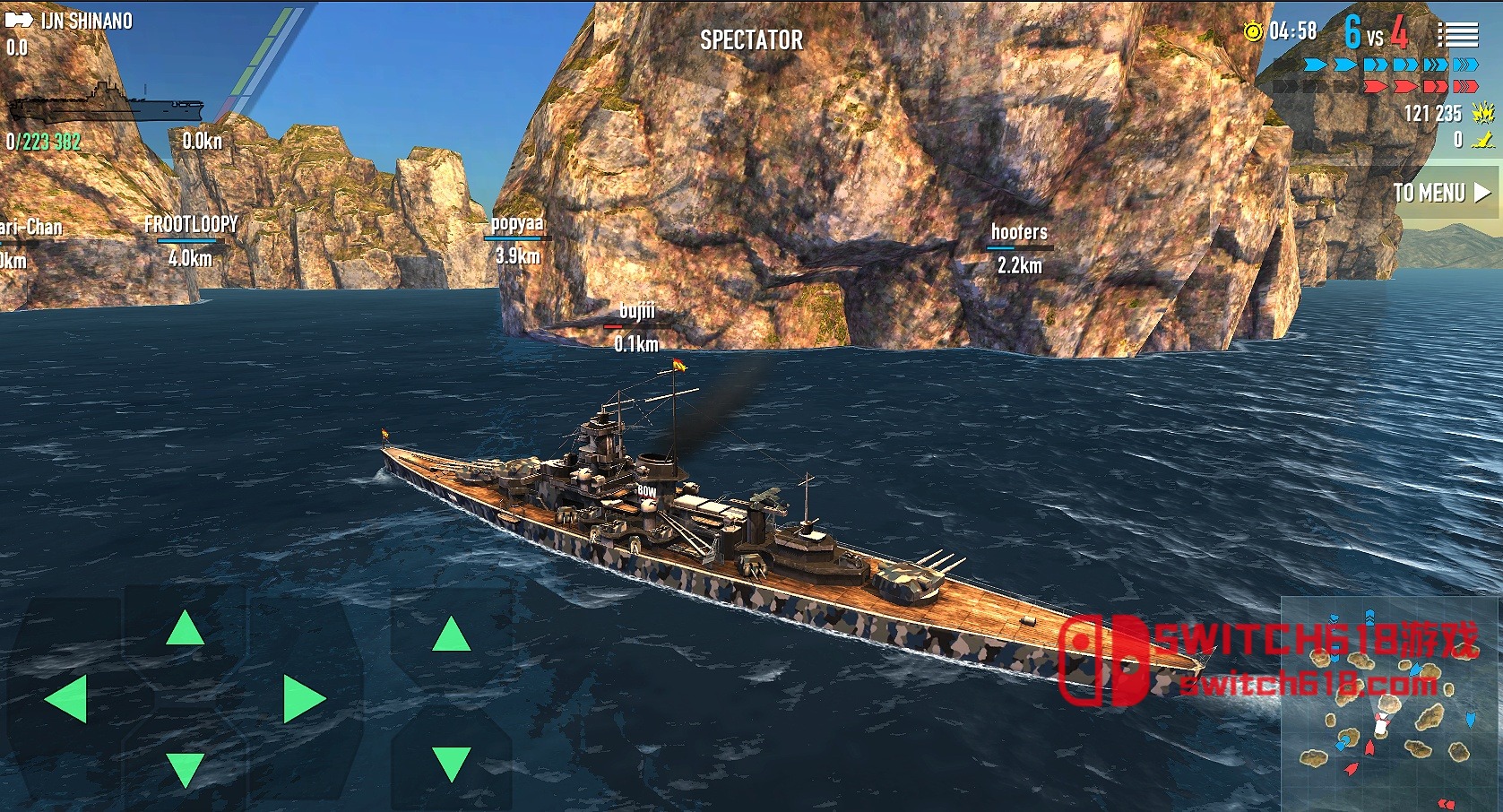Tap the right-pointing green arrow
Viewport: 1503px width, 812px height.
pos(303,699)
